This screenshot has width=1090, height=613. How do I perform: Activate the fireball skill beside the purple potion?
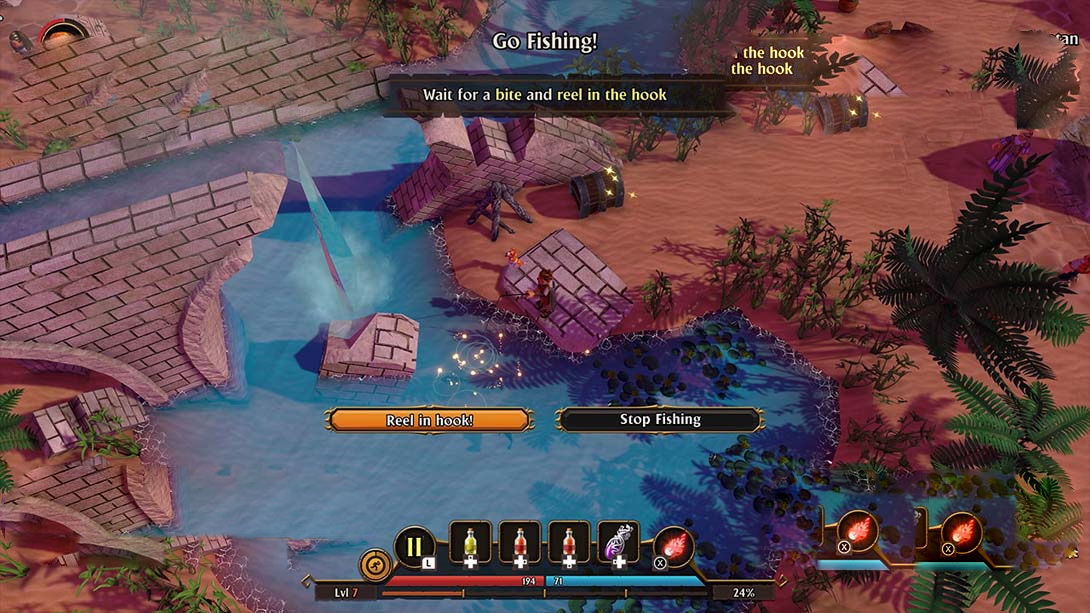click(673, 545)
